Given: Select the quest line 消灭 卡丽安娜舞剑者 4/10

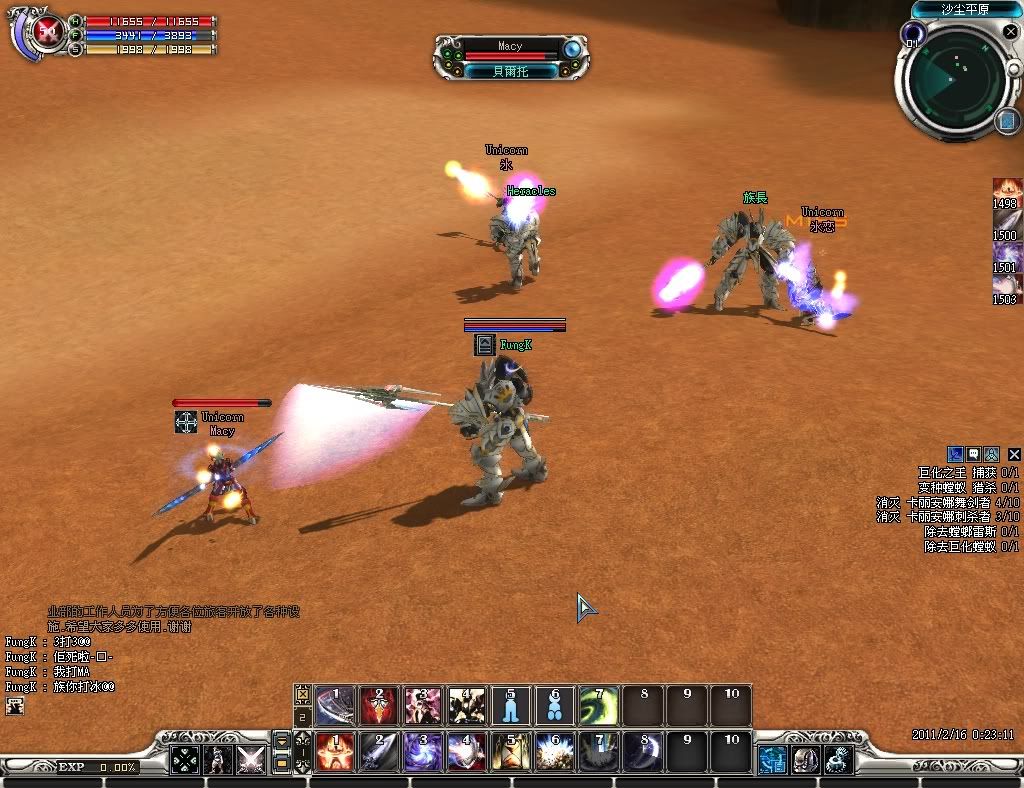Looking at the screenshot, I should click(x=947, y=502).
